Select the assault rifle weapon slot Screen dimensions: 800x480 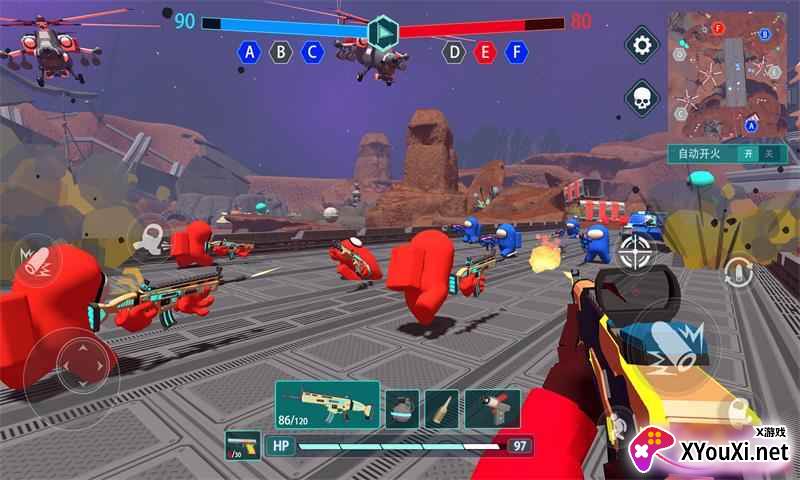327,405
